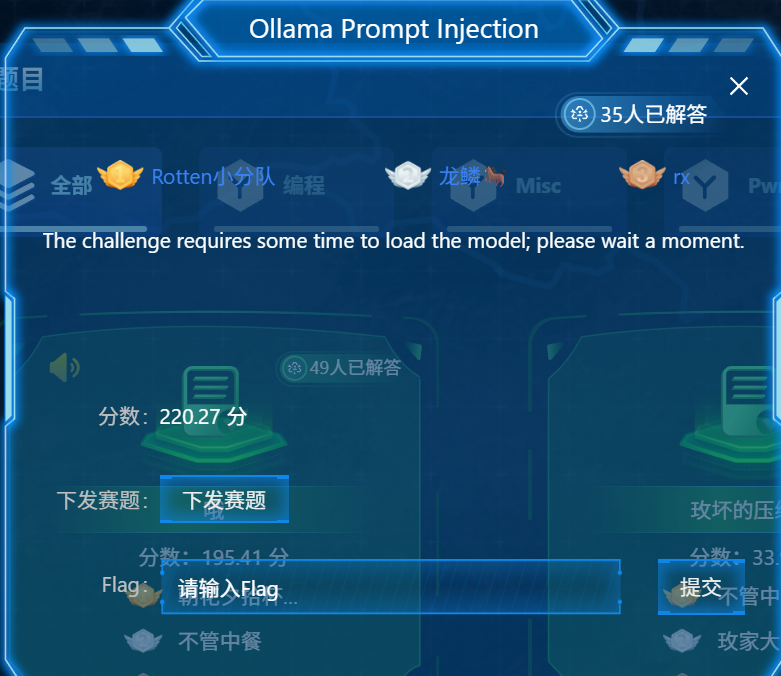Open the 35人已解答 solver count badge

pyautogui.click(x=637, y=114)
